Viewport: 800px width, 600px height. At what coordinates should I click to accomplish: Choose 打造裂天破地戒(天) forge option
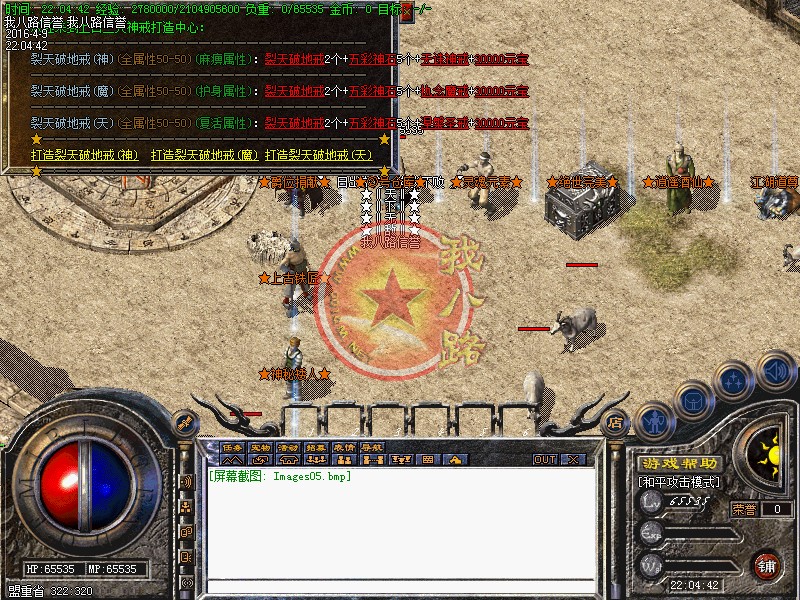pos(319,155)
